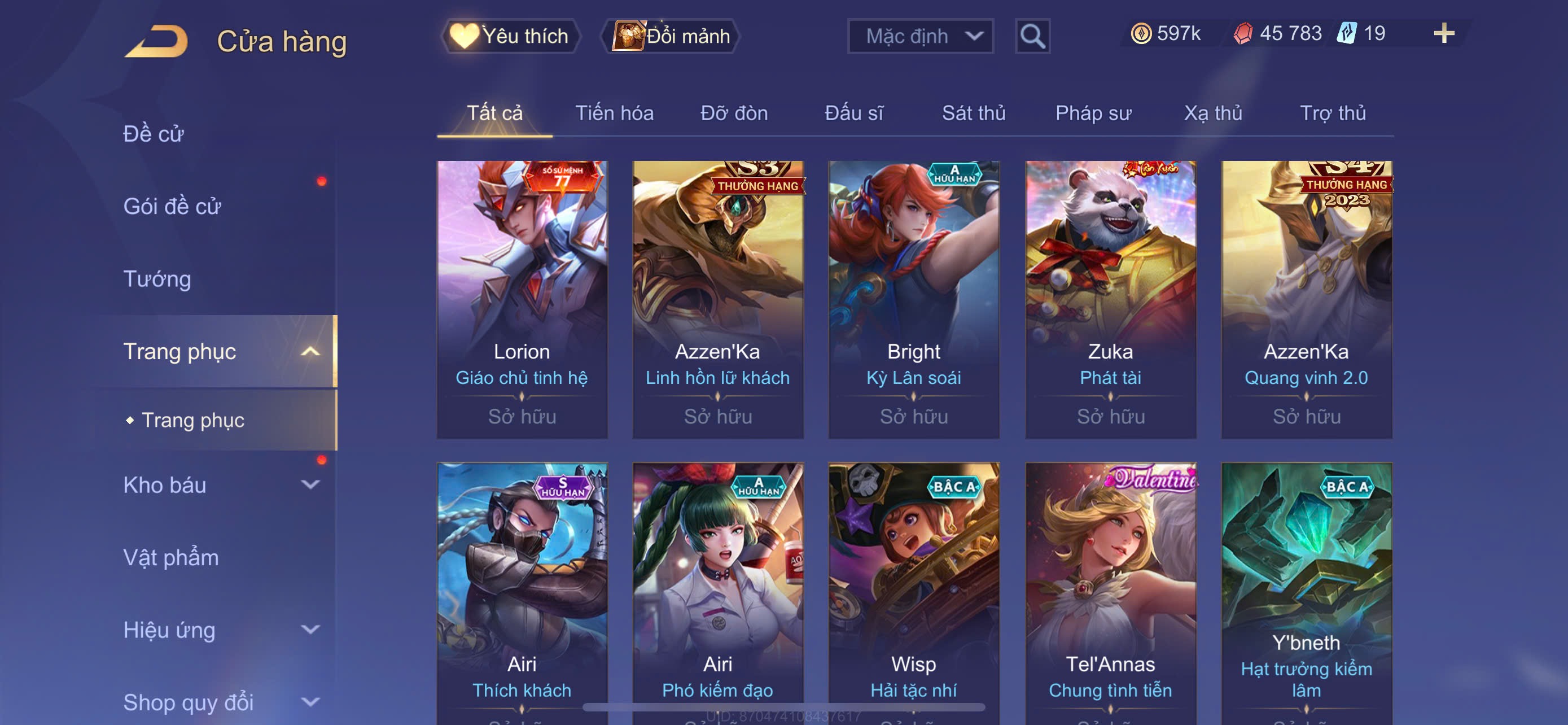Go to the Tướng heroes section
1568x725 pixels.
157,279
